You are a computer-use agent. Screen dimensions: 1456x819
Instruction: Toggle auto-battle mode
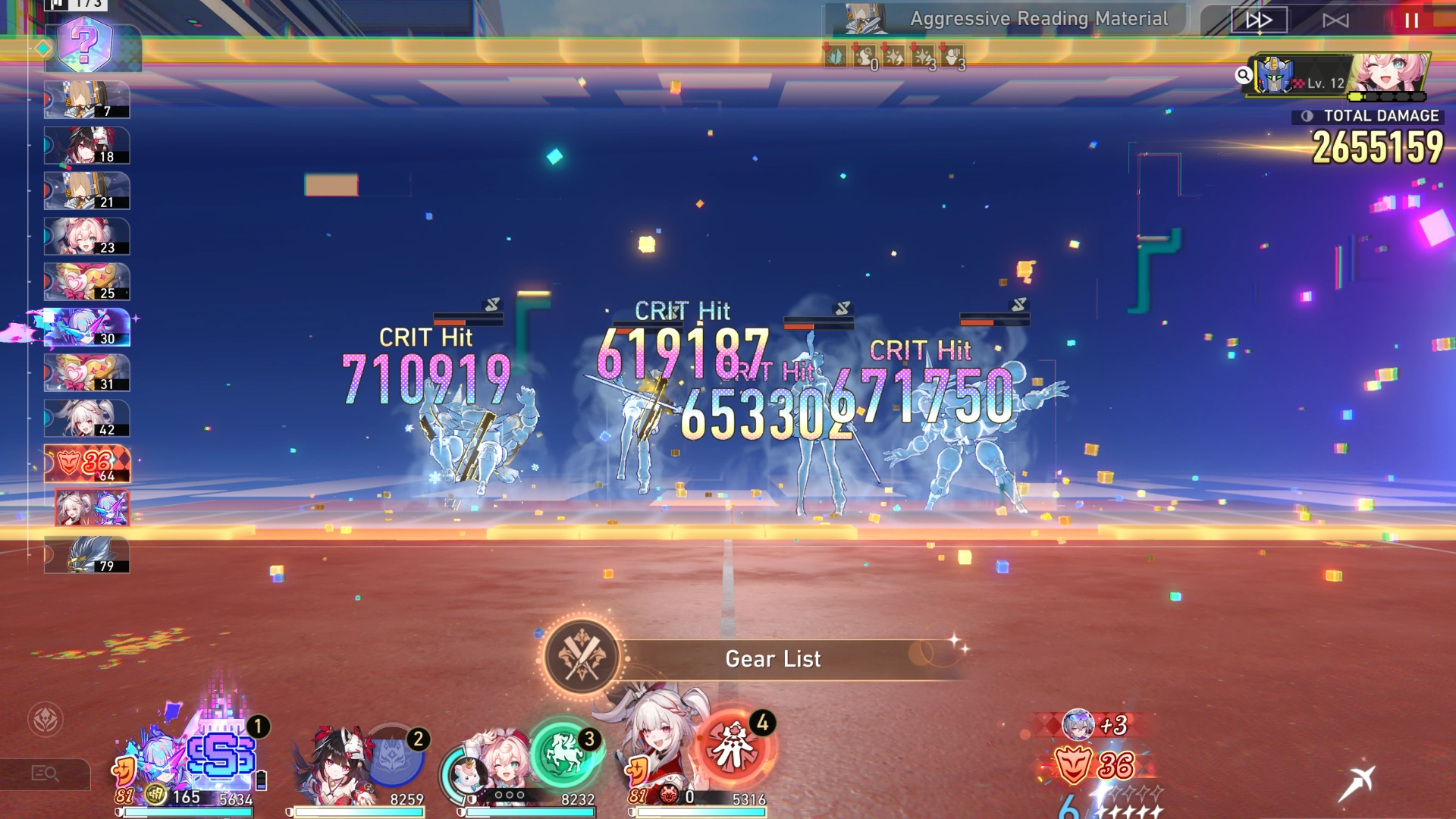1334,20
